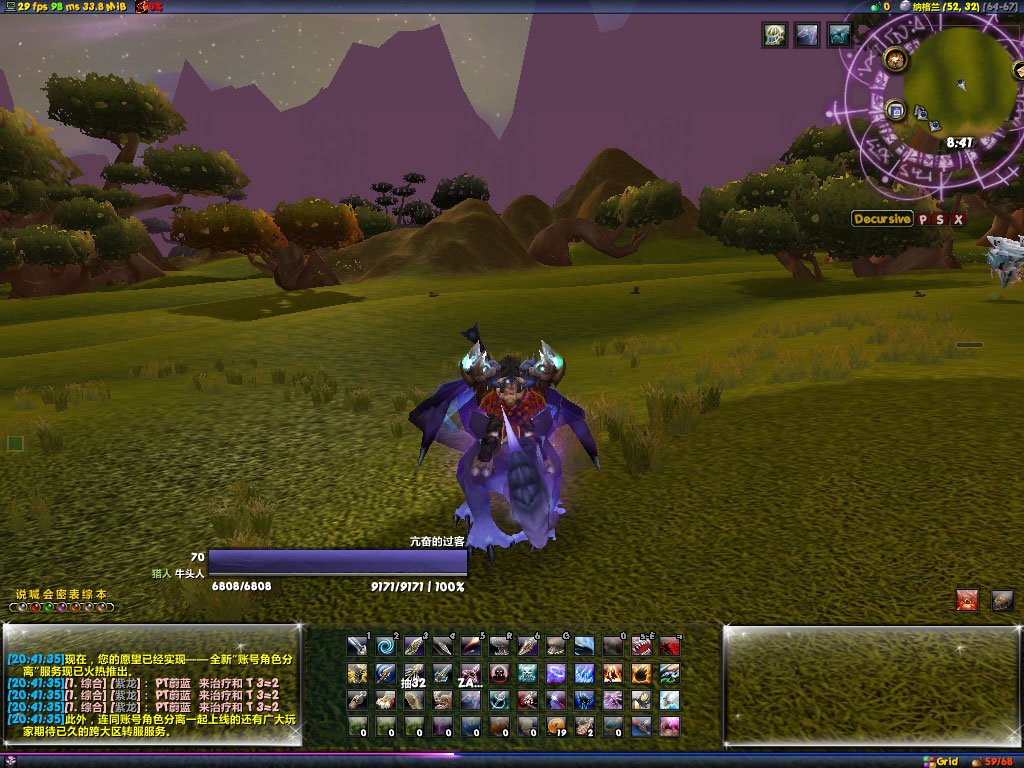Click the Decursive label bar
Screen dimensions: 1024x768
tap(882, 219)
